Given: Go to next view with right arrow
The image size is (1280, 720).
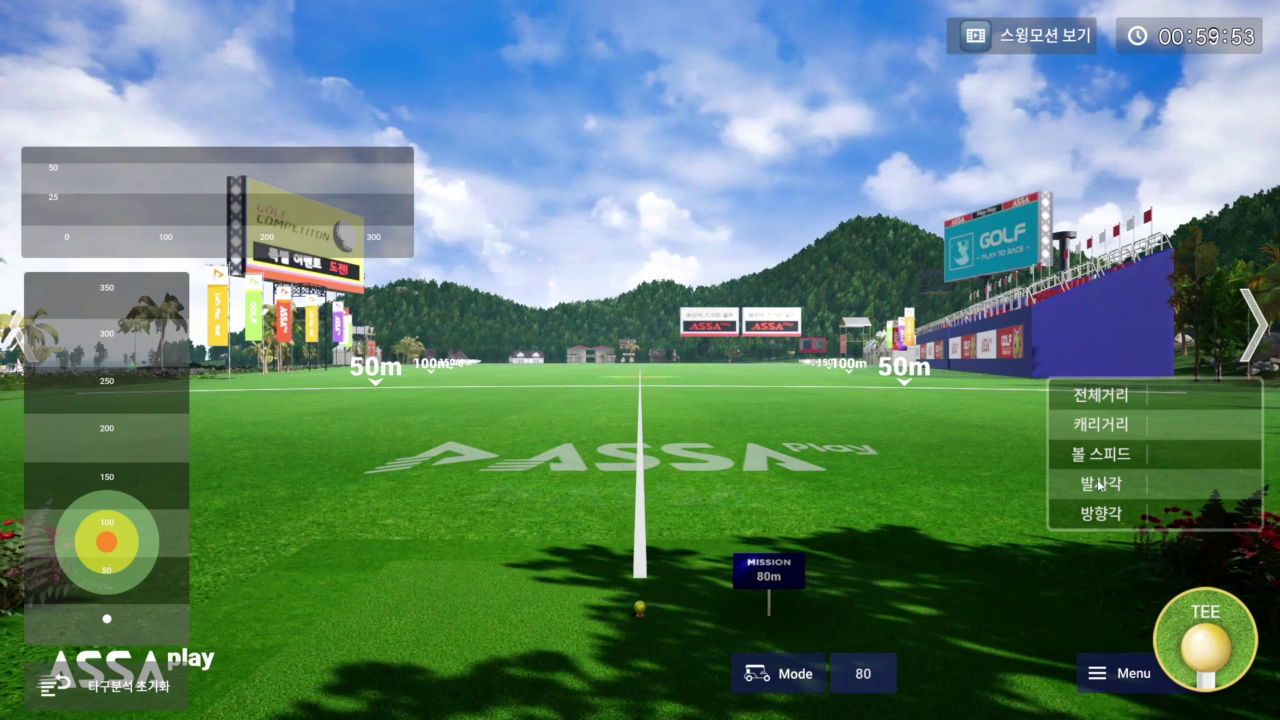Looking at the screenshot, I should (1254, 325).
